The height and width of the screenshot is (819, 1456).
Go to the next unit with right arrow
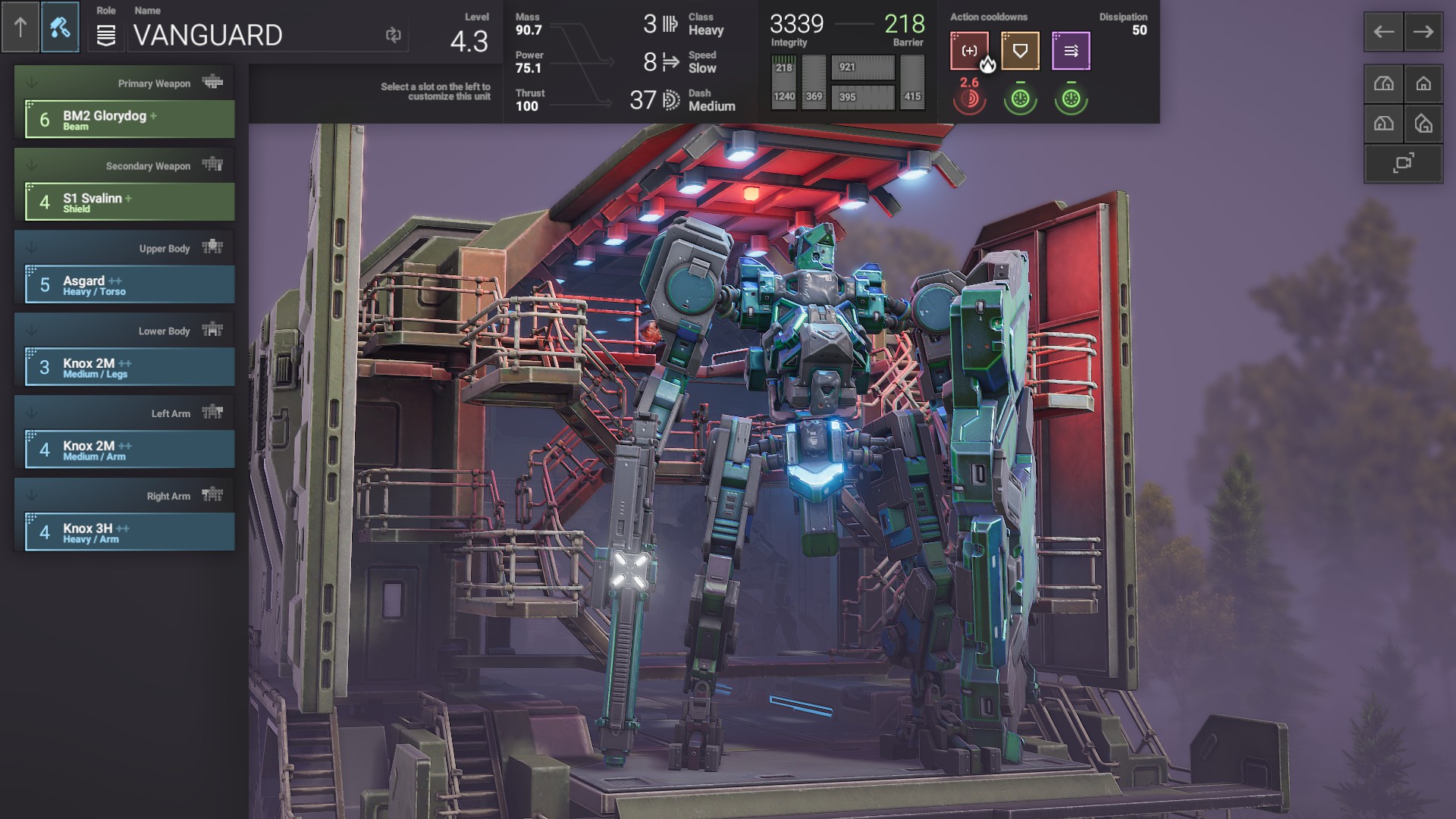(1423, 32)
